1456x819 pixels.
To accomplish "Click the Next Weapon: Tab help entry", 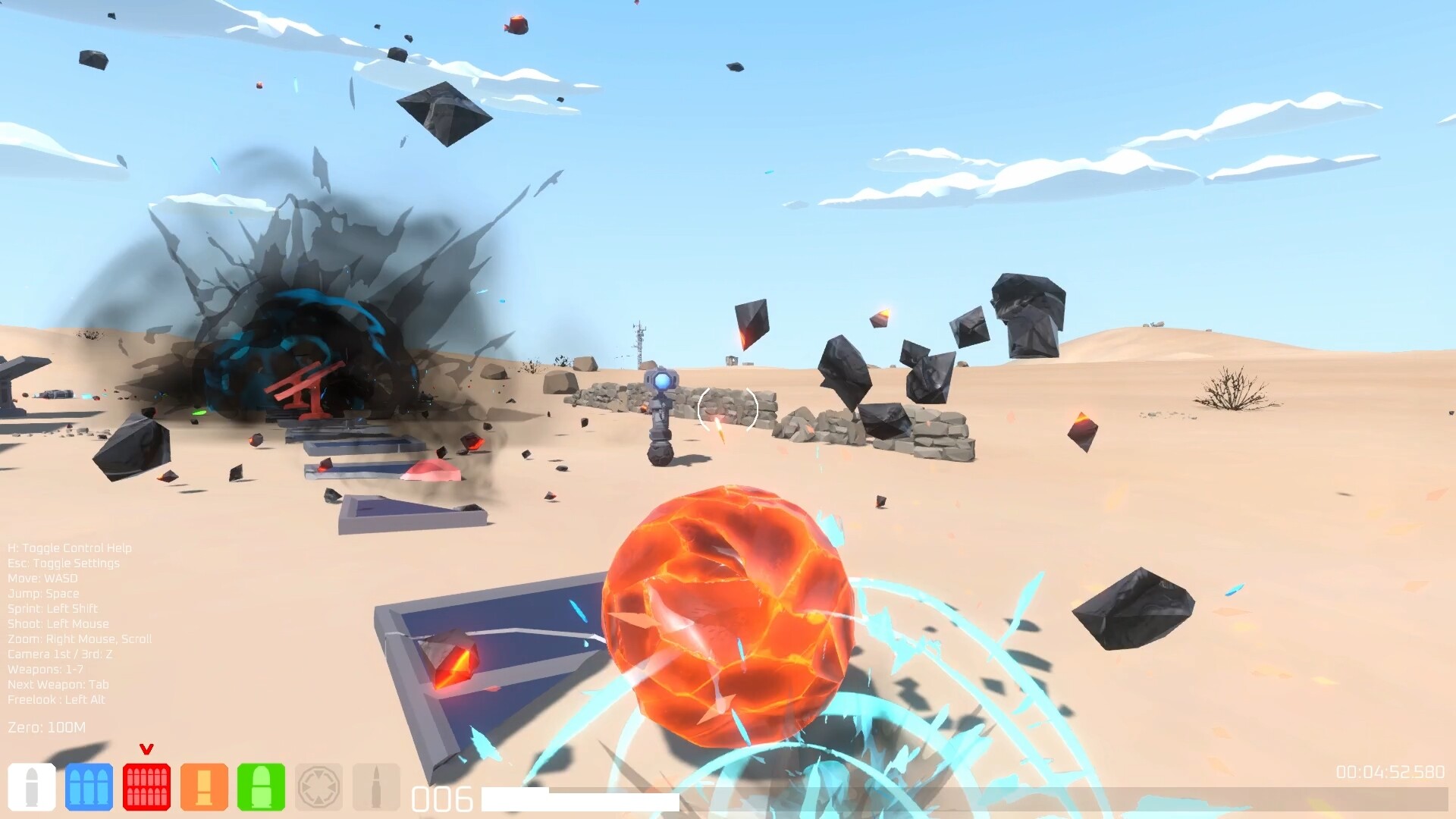I will [x=58, y=684].
